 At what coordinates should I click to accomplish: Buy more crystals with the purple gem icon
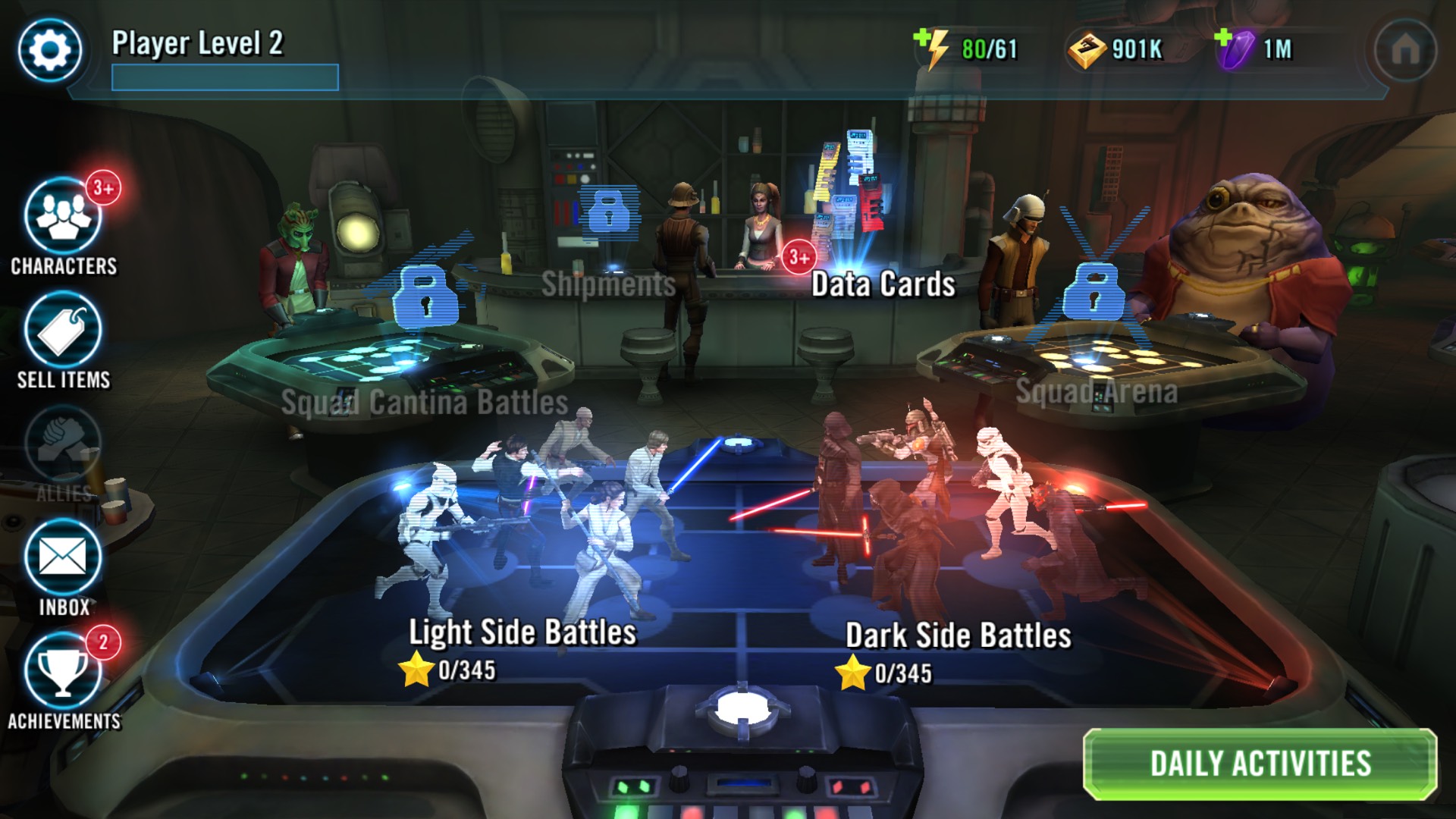tap(1234, 49)
